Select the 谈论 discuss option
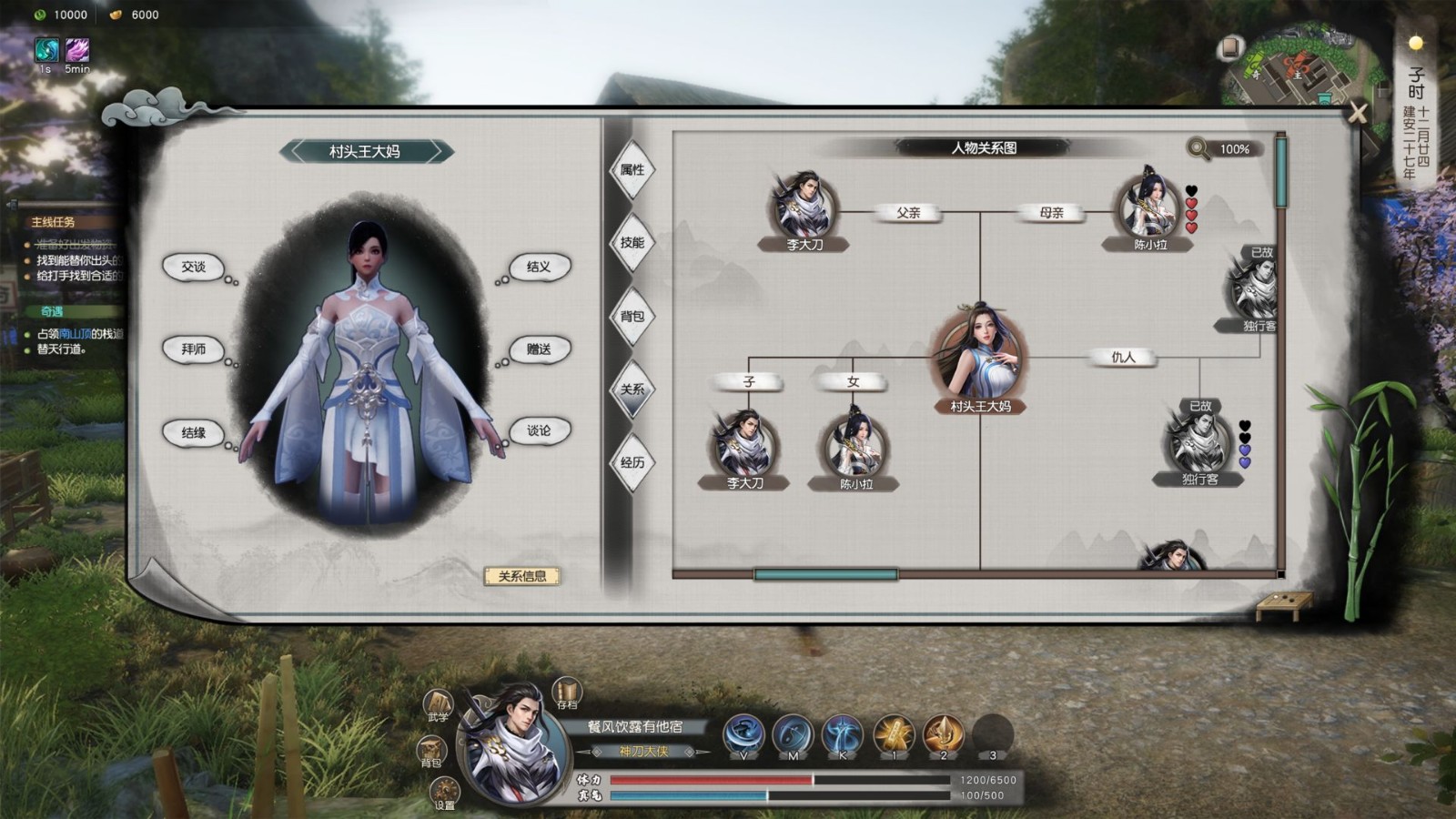The image size is (1456, 819). pos(538,430)
